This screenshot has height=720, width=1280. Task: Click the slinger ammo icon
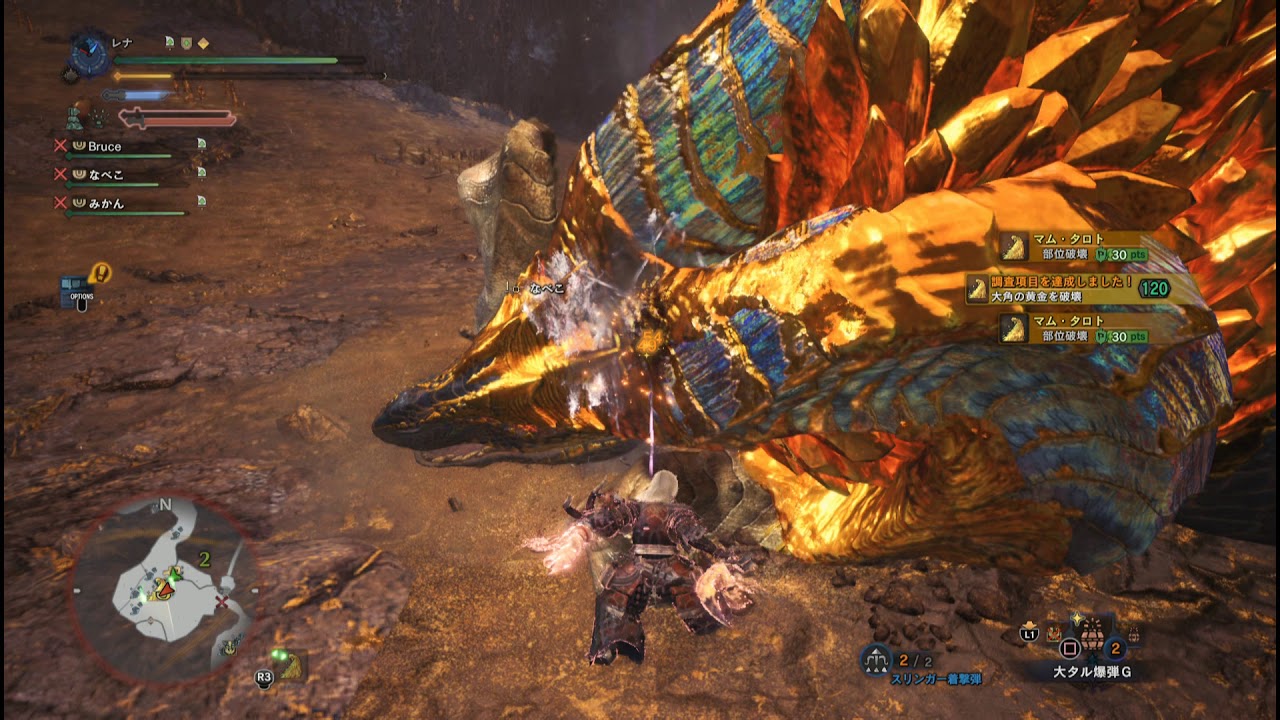coord(875,659)
